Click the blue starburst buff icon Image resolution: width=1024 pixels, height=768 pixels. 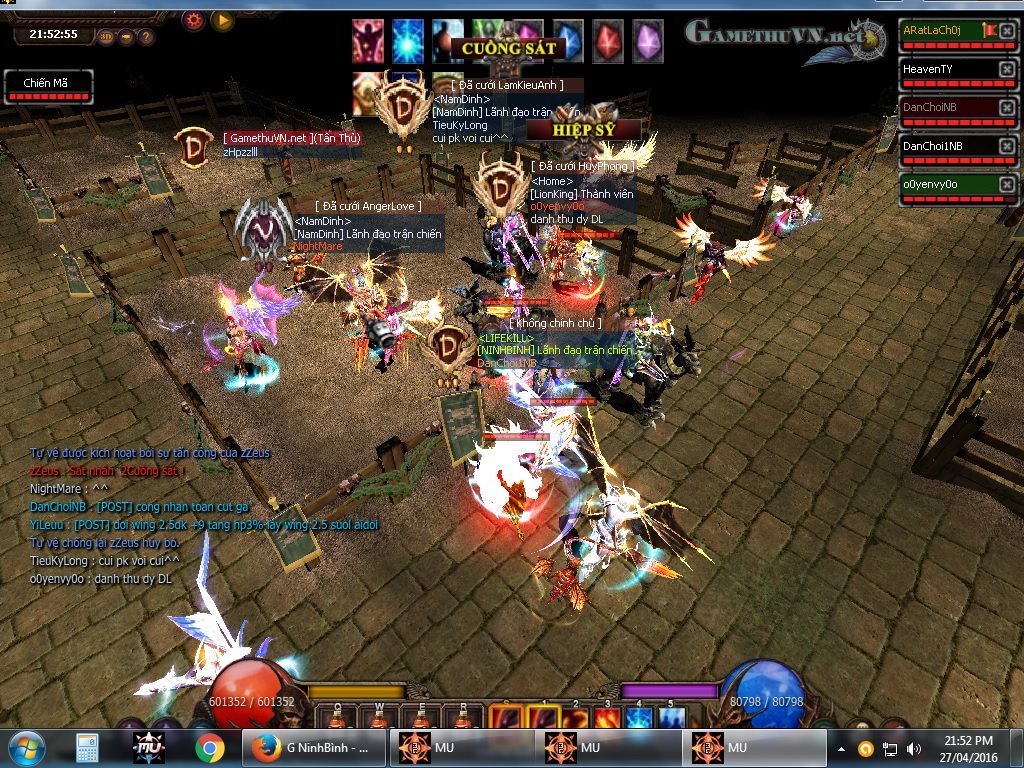pos(407,41)
